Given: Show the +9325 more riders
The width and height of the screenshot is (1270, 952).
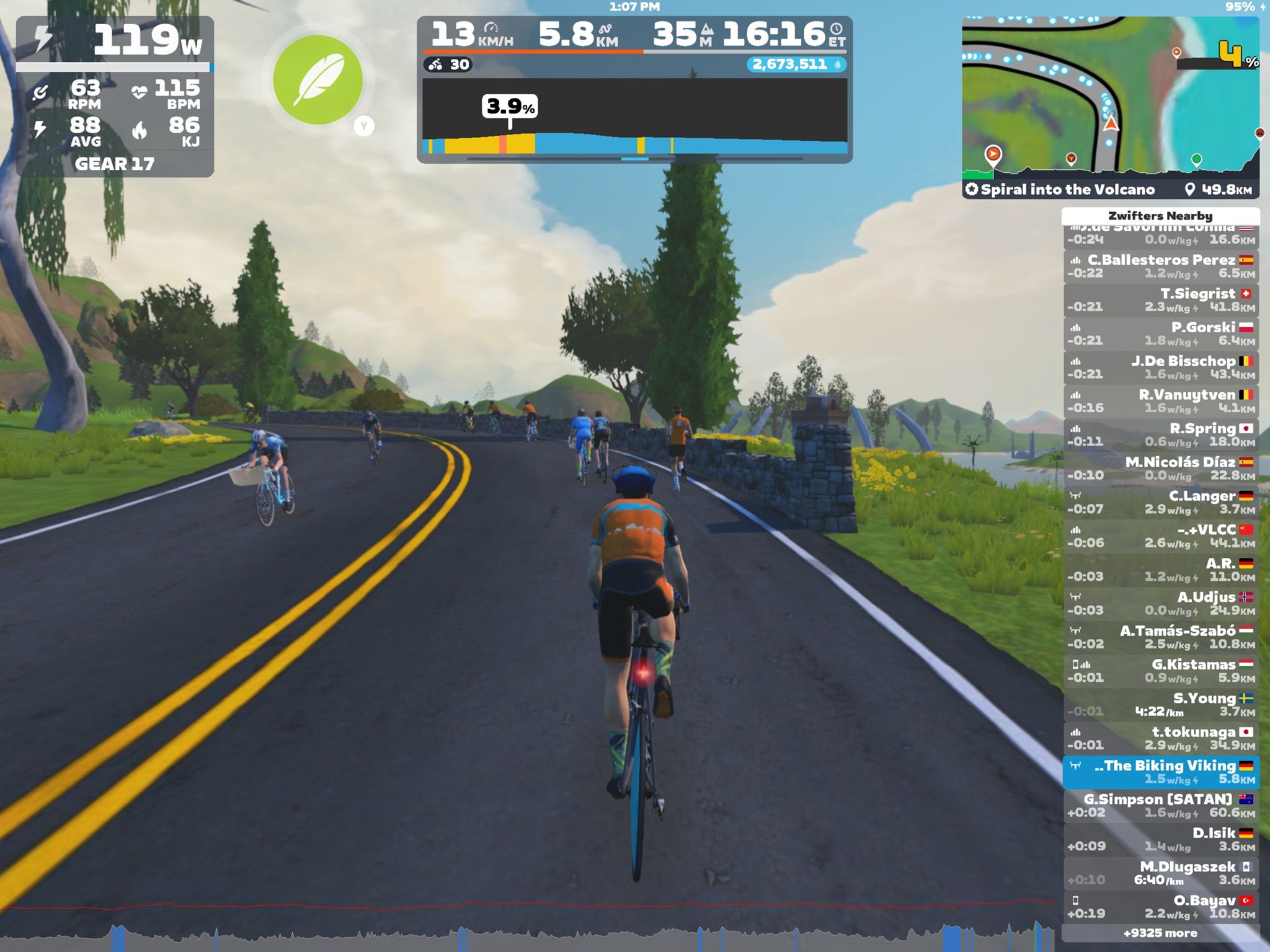Looking at the screenshot, I should point(1161,933).
